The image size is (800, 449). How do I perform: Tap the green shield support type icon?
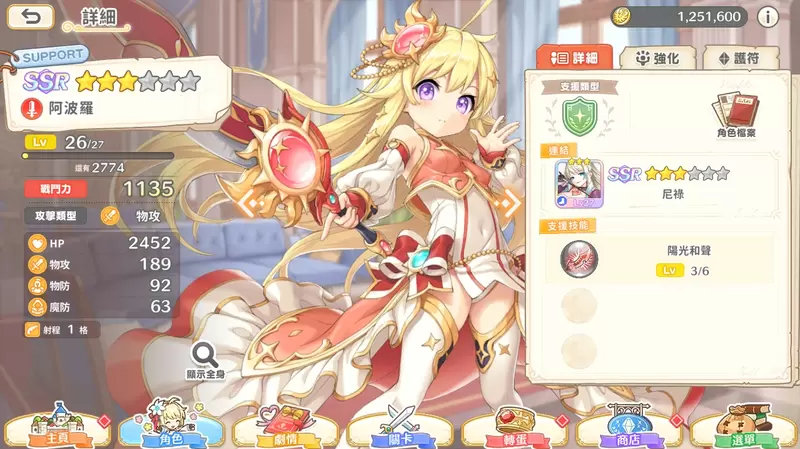576,118
